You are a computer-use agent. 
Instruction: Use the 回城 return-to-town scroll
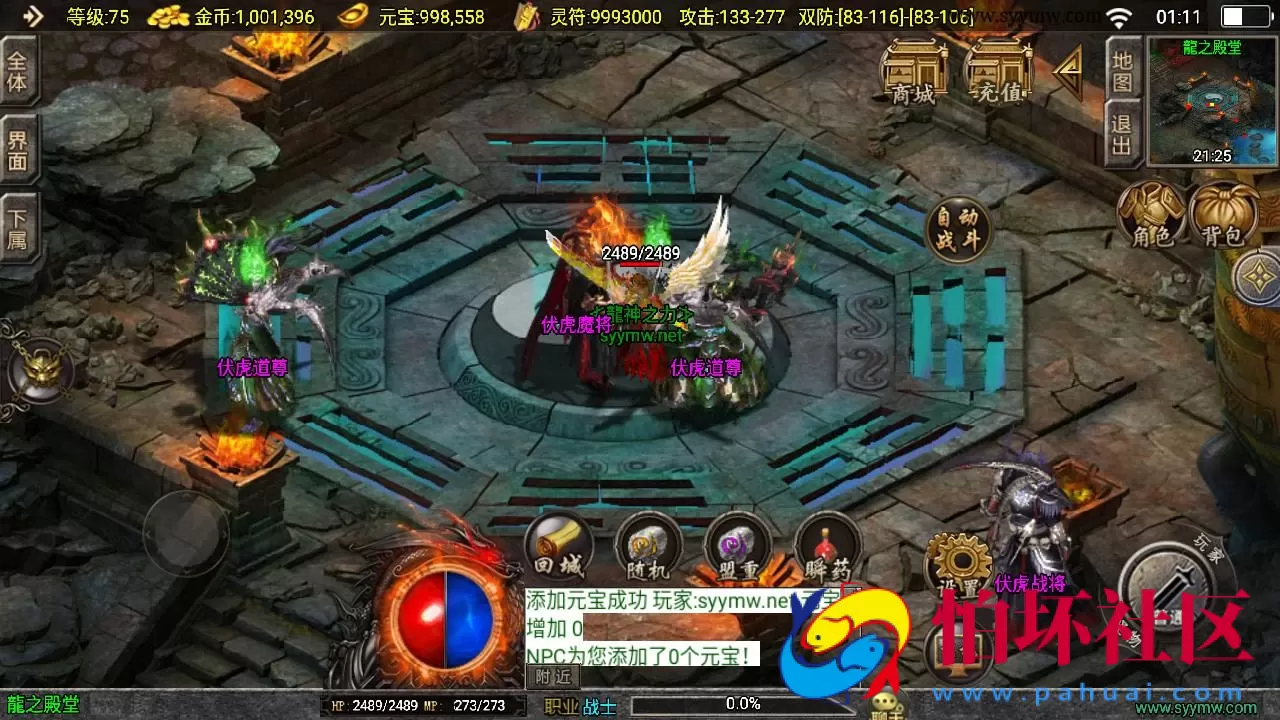click(x=557, y=547)
